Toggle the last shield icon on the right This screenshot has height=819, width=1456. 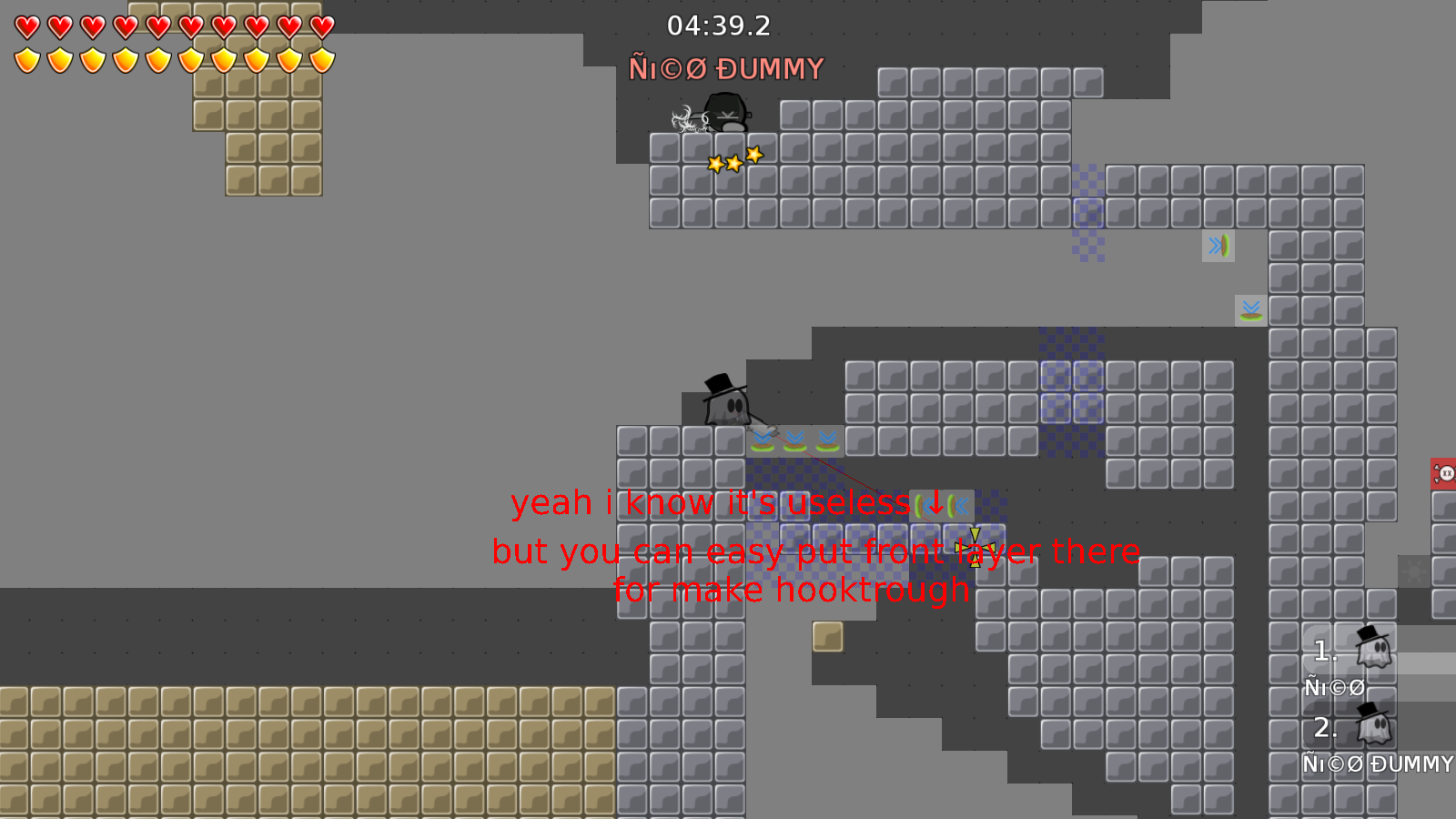tap(322, 59)
